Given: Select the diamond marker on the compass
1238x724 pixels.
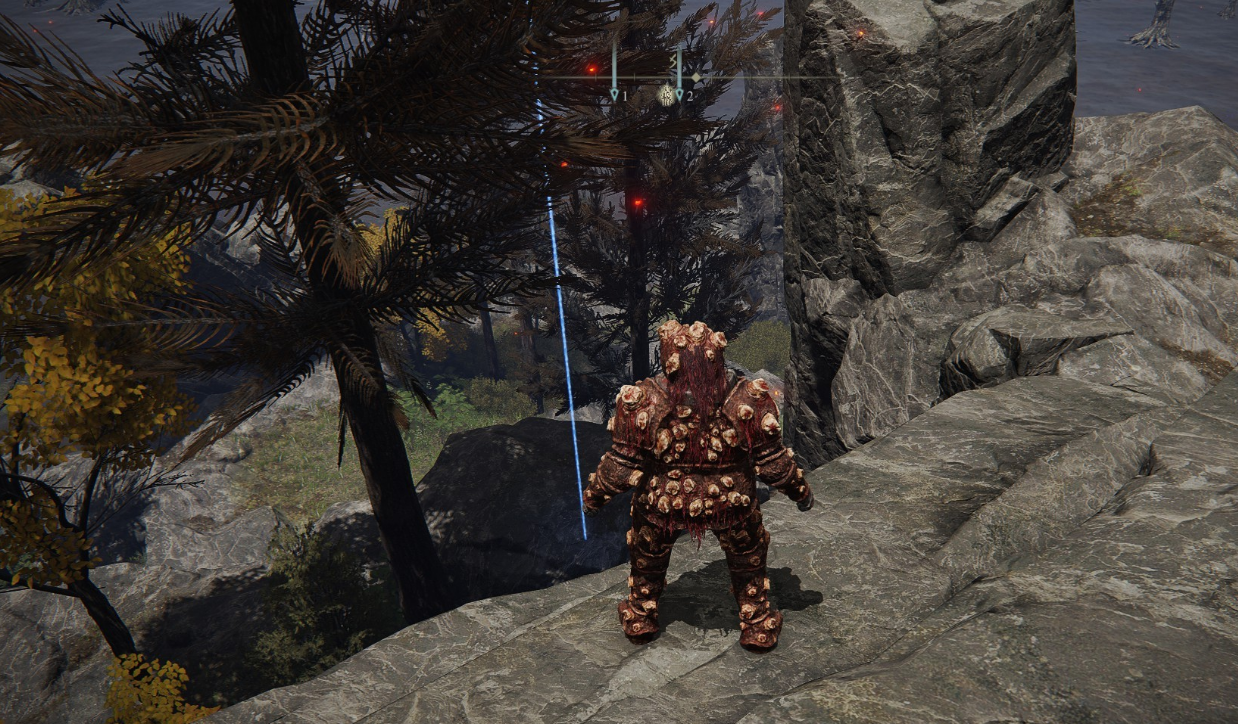Looking at the screenshot, I should [697, 77].
